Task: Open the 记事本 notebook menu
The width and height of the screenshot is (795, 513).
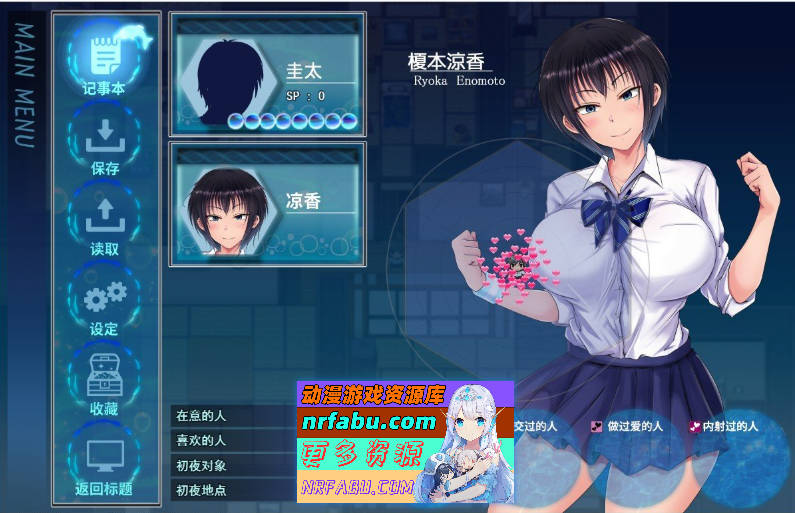Action: 104,57
